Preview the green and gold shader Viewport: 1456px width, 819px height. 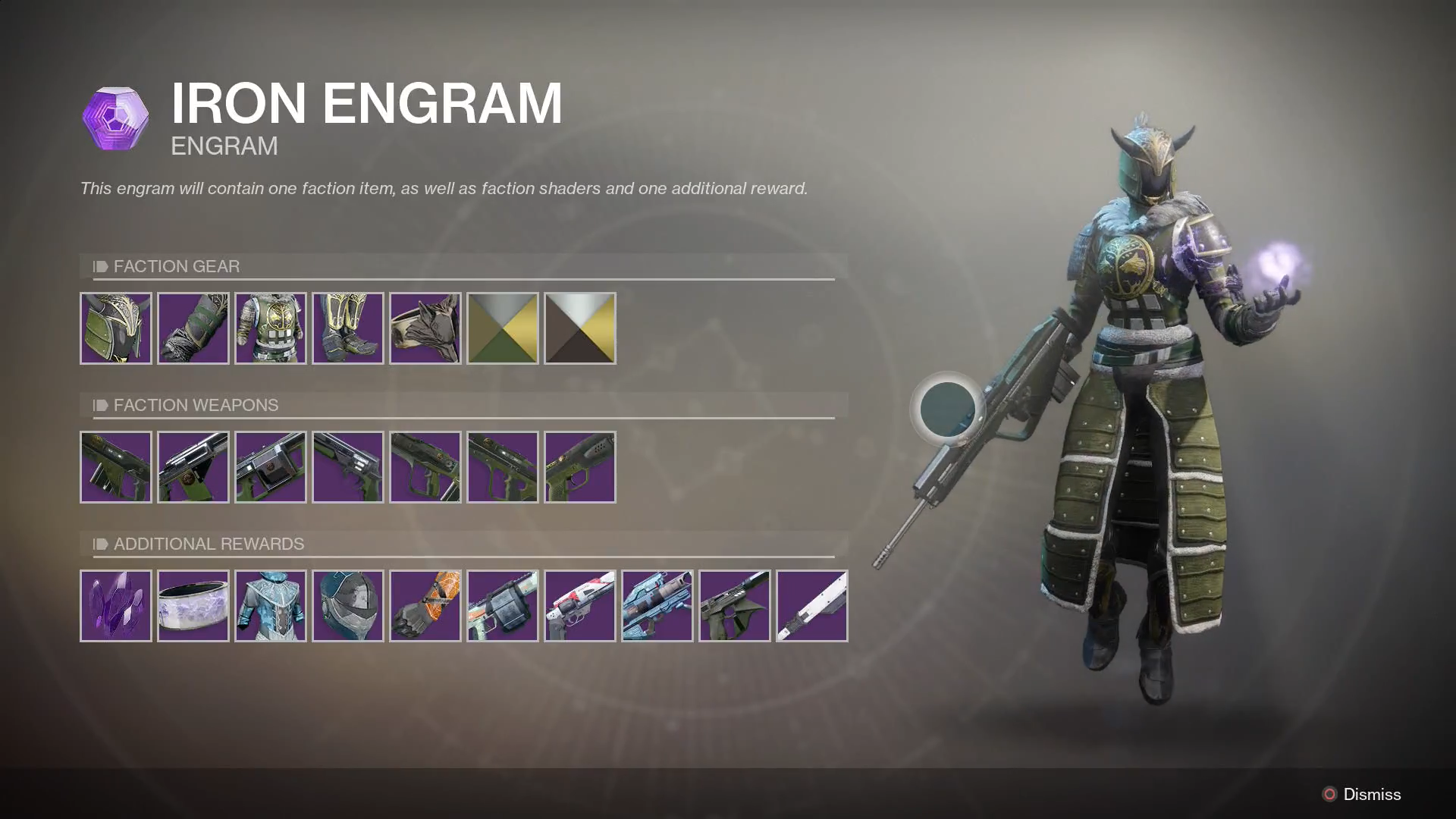503,328
